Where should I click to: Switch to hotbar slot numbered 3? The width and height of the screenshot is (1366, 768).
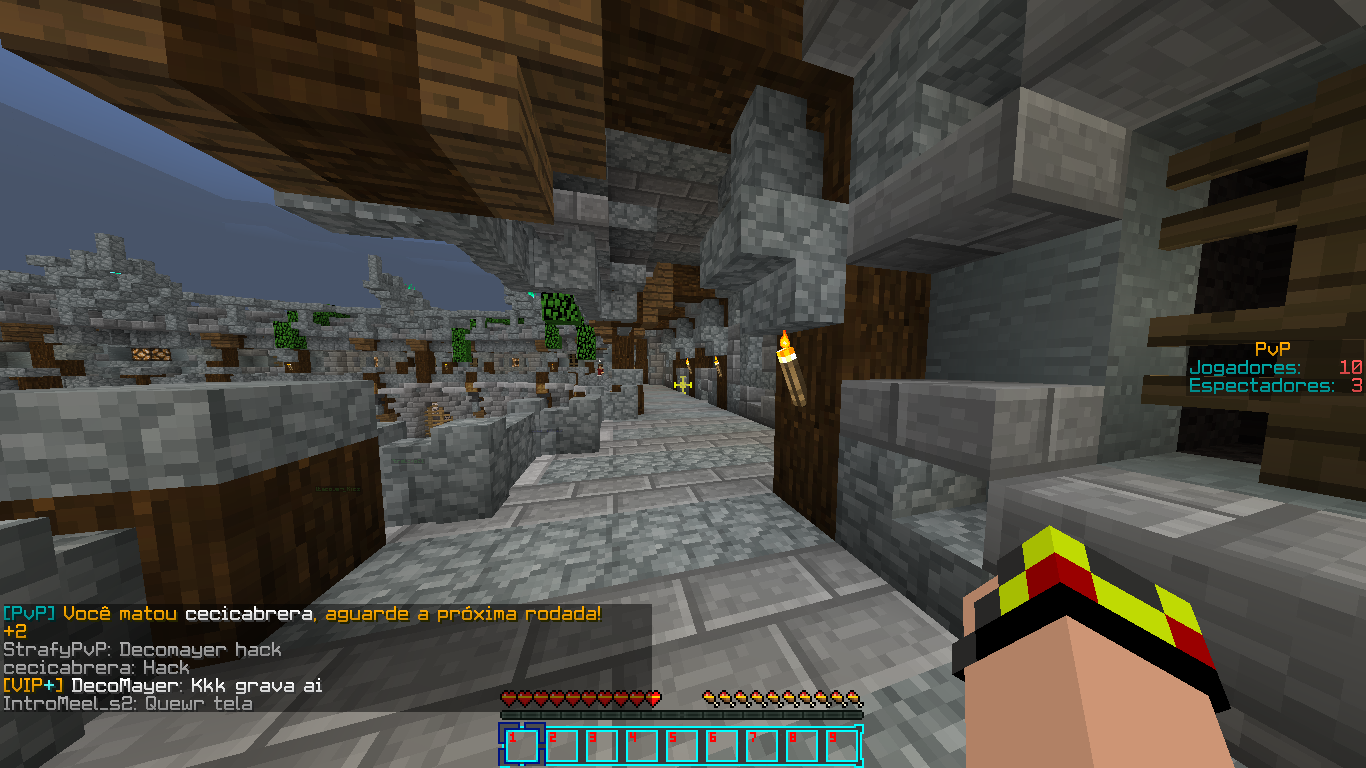pos(601,746)
